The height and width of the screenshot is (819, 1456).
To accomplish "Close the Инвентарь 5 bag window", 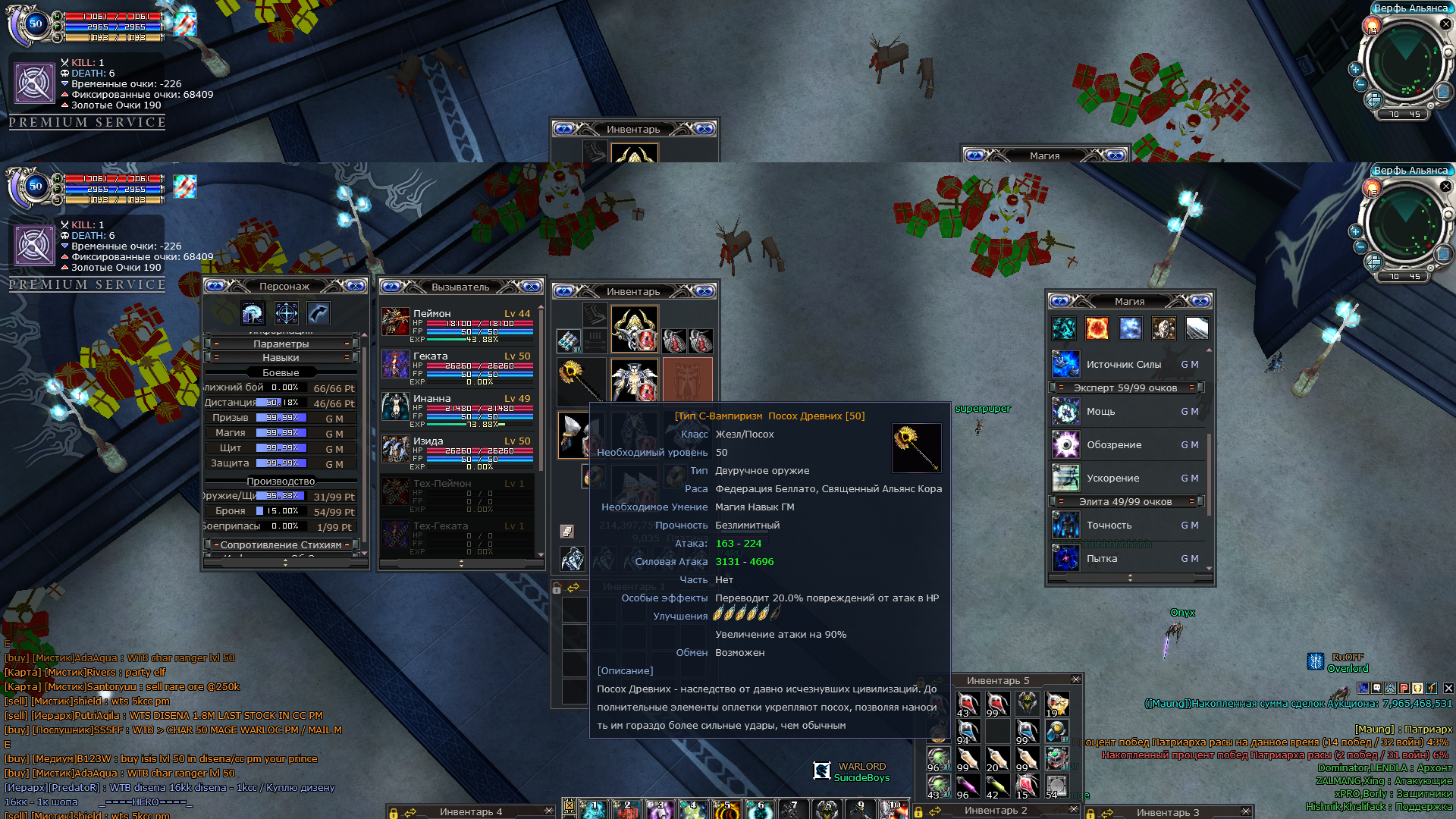I will 1075,679.
